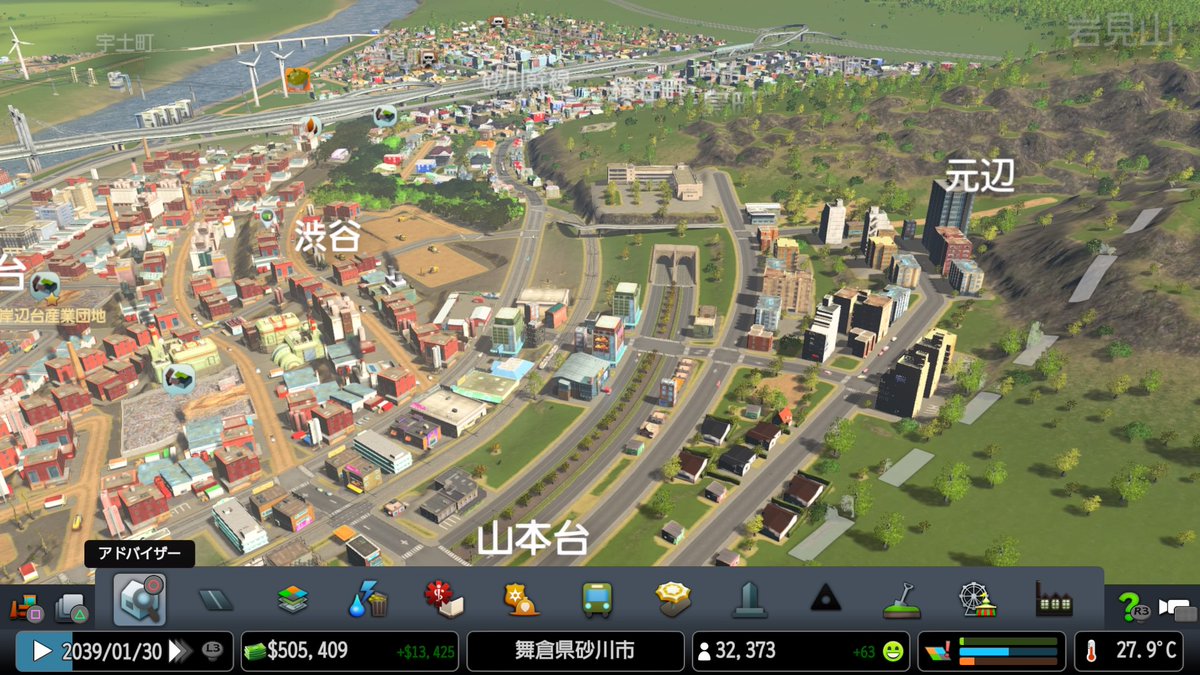Screen dimensions: 1200x675
Task: Change simulation speed with the arrows
Action: pyautogui.click(x=180, y=651)
